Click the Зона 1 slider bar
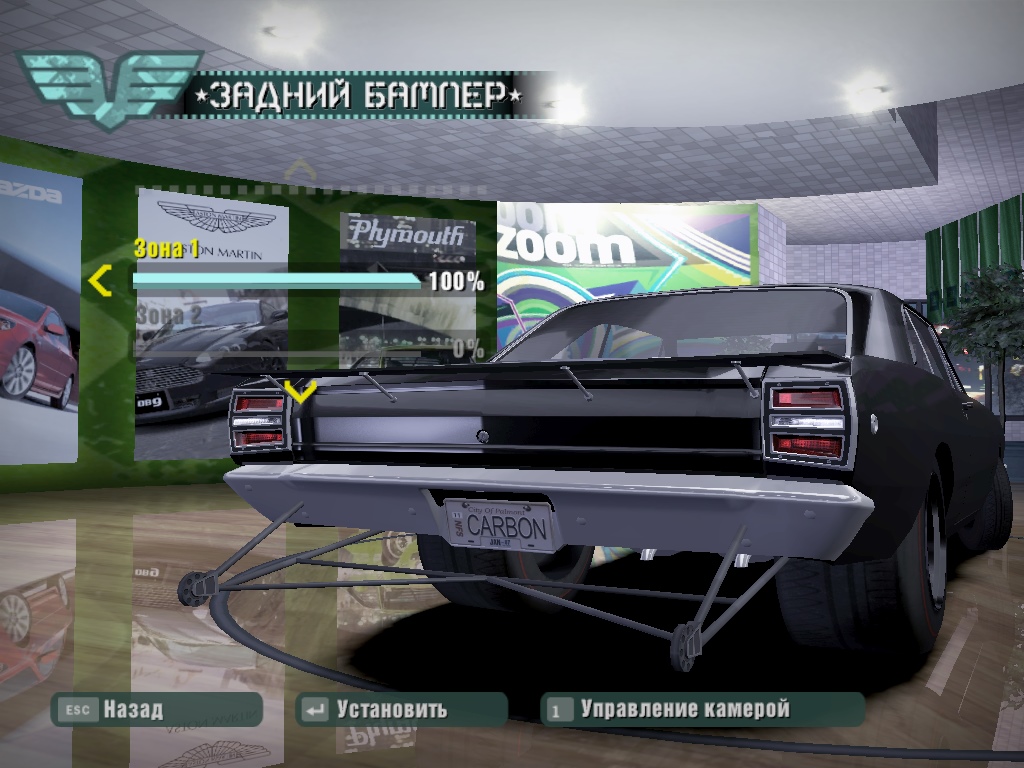The image size is (1024, 768). (277, 281)
